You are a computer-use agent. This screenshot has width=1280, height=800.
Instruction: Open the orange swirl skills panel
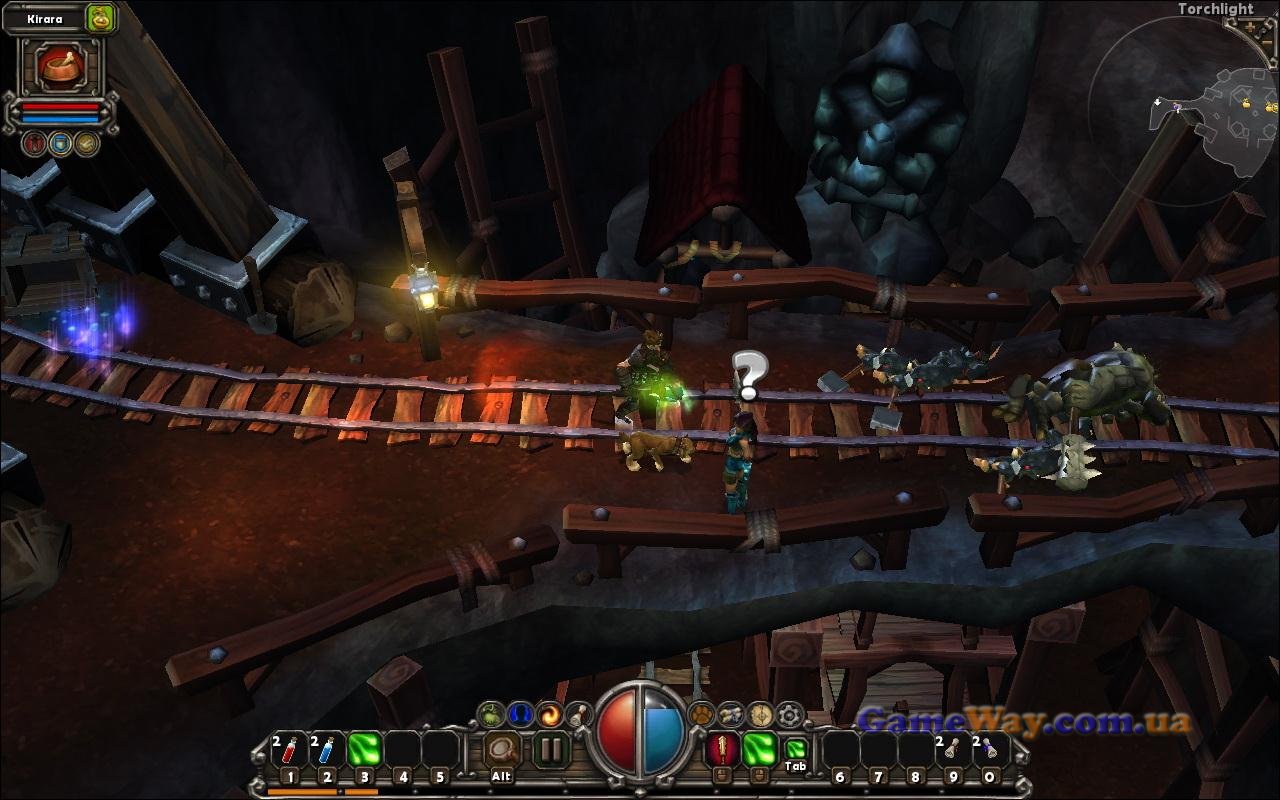549,715
